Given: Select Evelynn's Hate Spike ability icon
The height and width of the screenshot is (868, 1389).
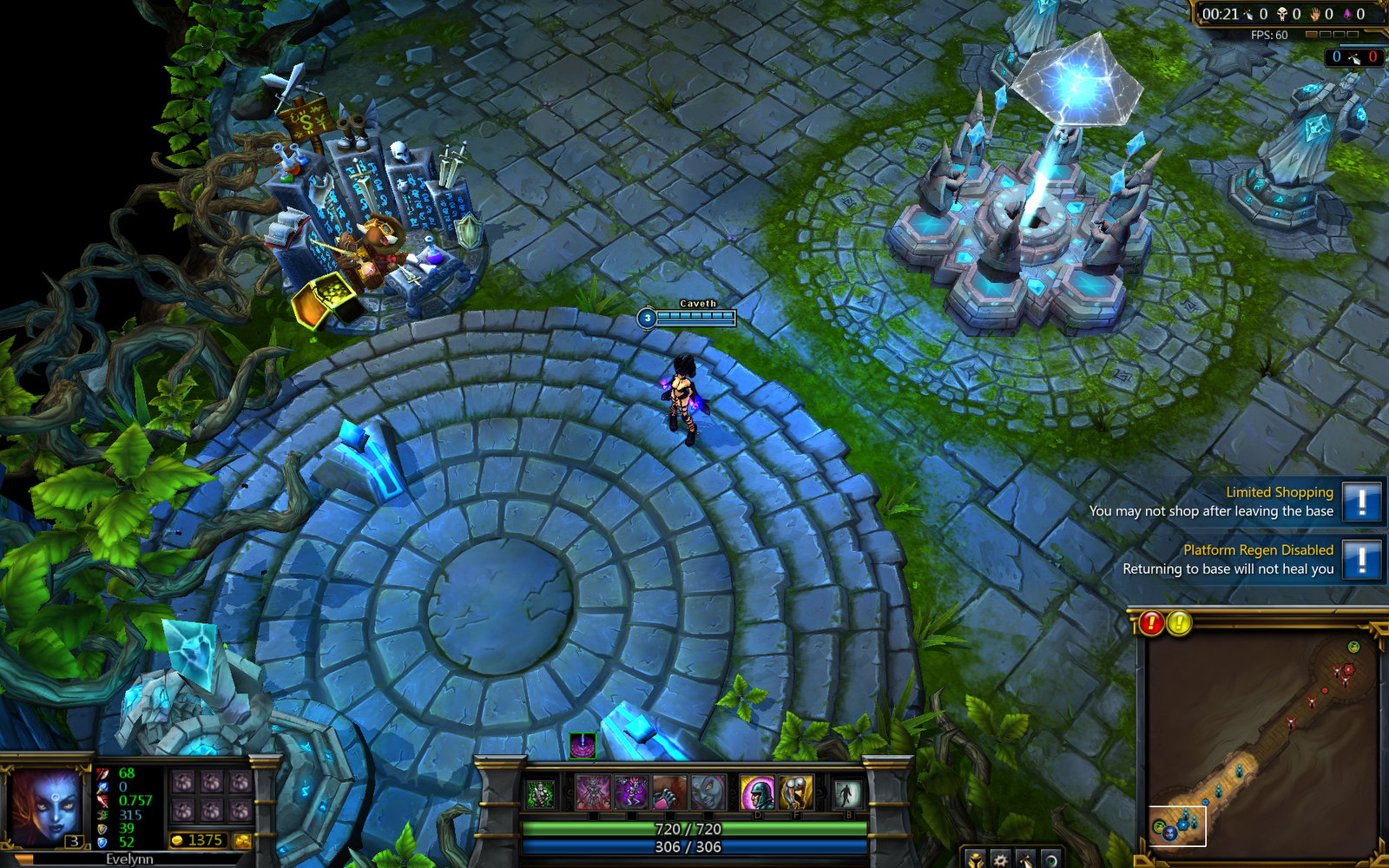Looking at the screenshot, I should pyautogui.click(x=592, y=792).
